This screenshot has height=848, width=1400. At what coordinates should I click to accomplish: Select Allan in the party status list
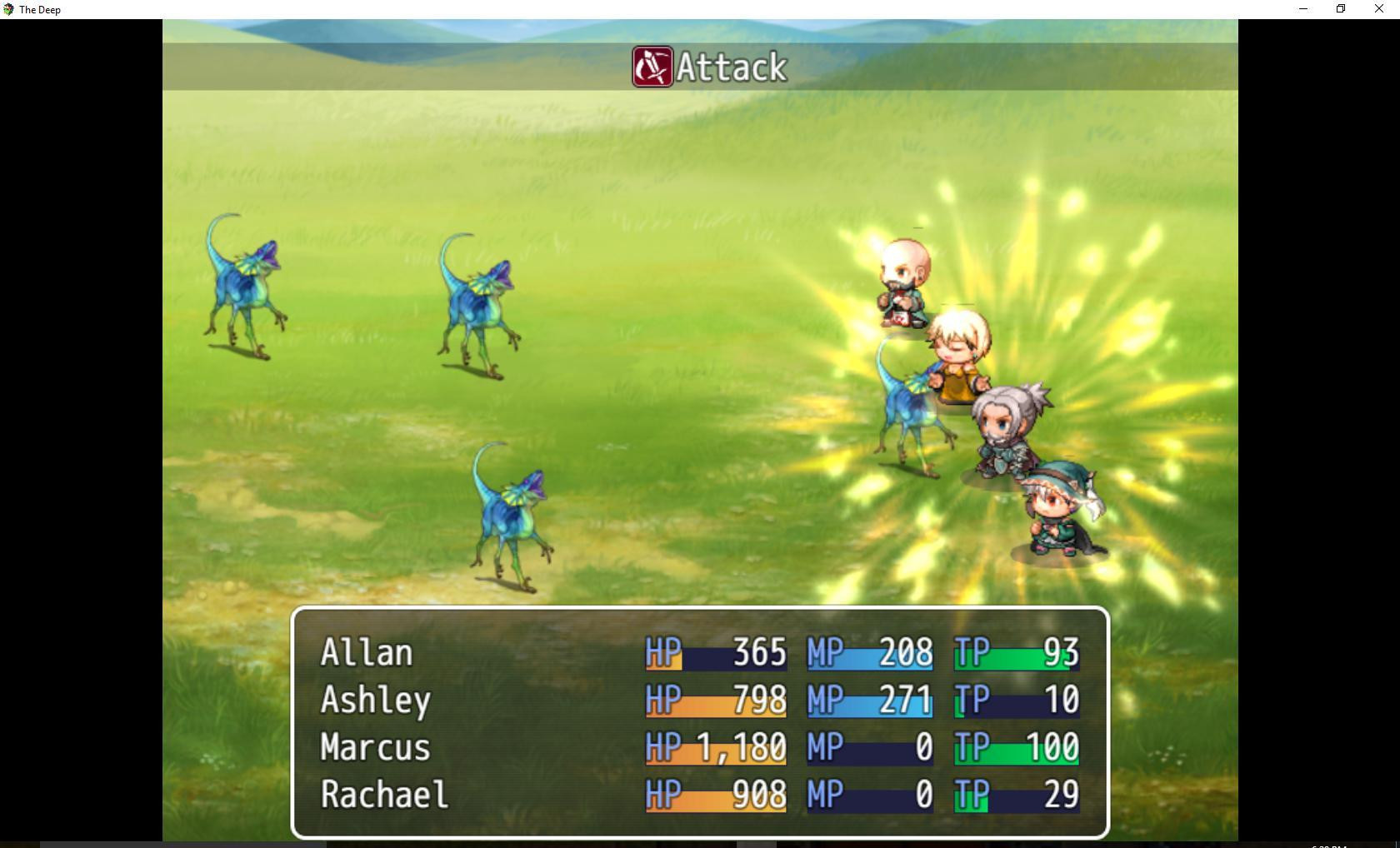coord(367,653)
